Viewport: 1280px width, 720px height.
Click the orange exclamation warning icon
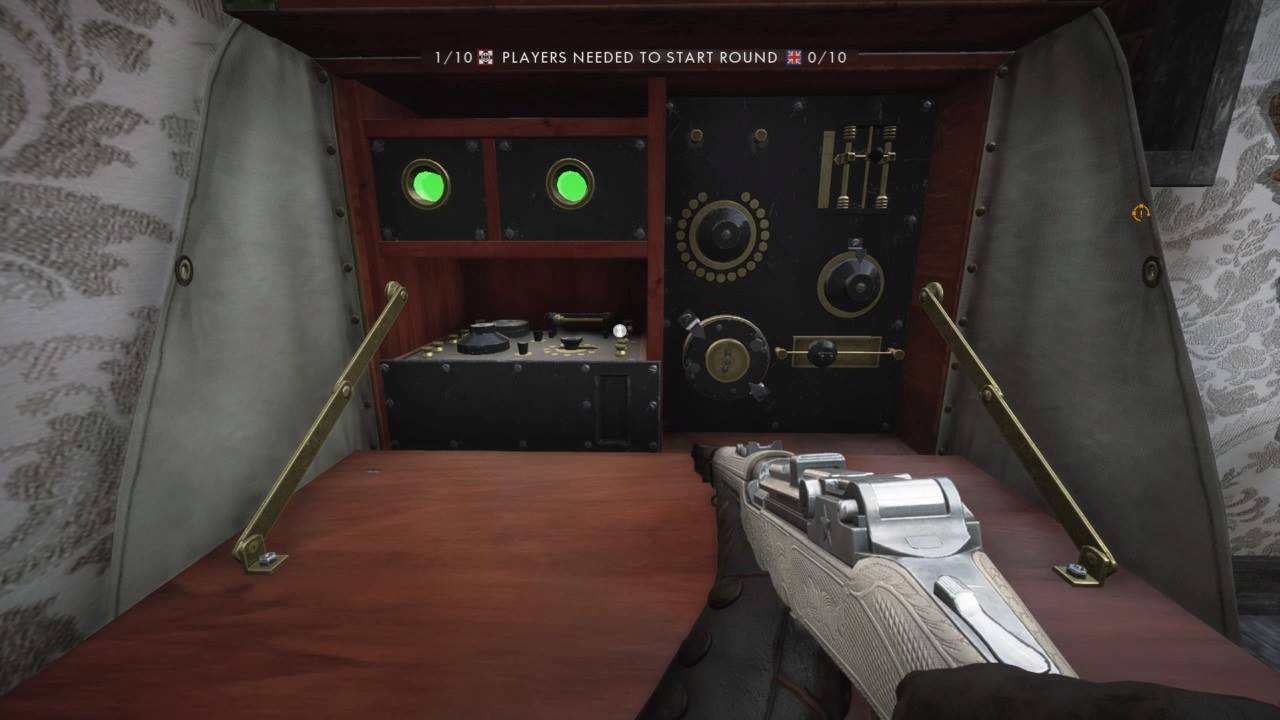pos(1140,212)
